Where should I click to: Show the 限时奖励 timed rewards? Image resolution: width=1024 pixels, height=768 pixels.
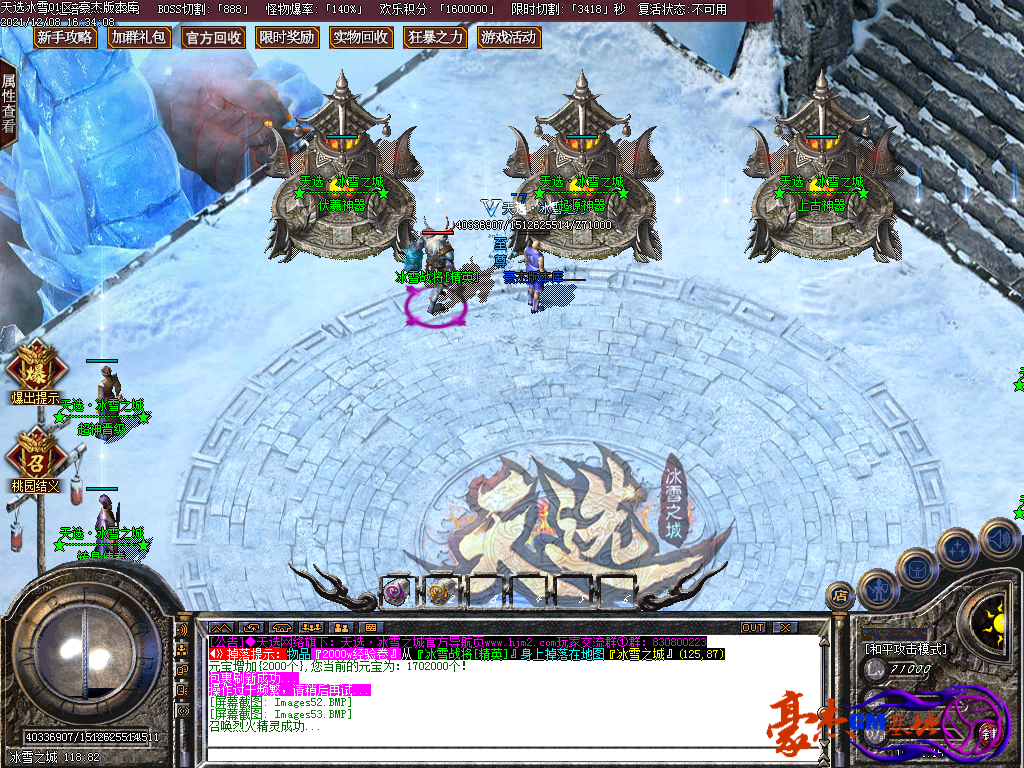(x=286, y=38)
